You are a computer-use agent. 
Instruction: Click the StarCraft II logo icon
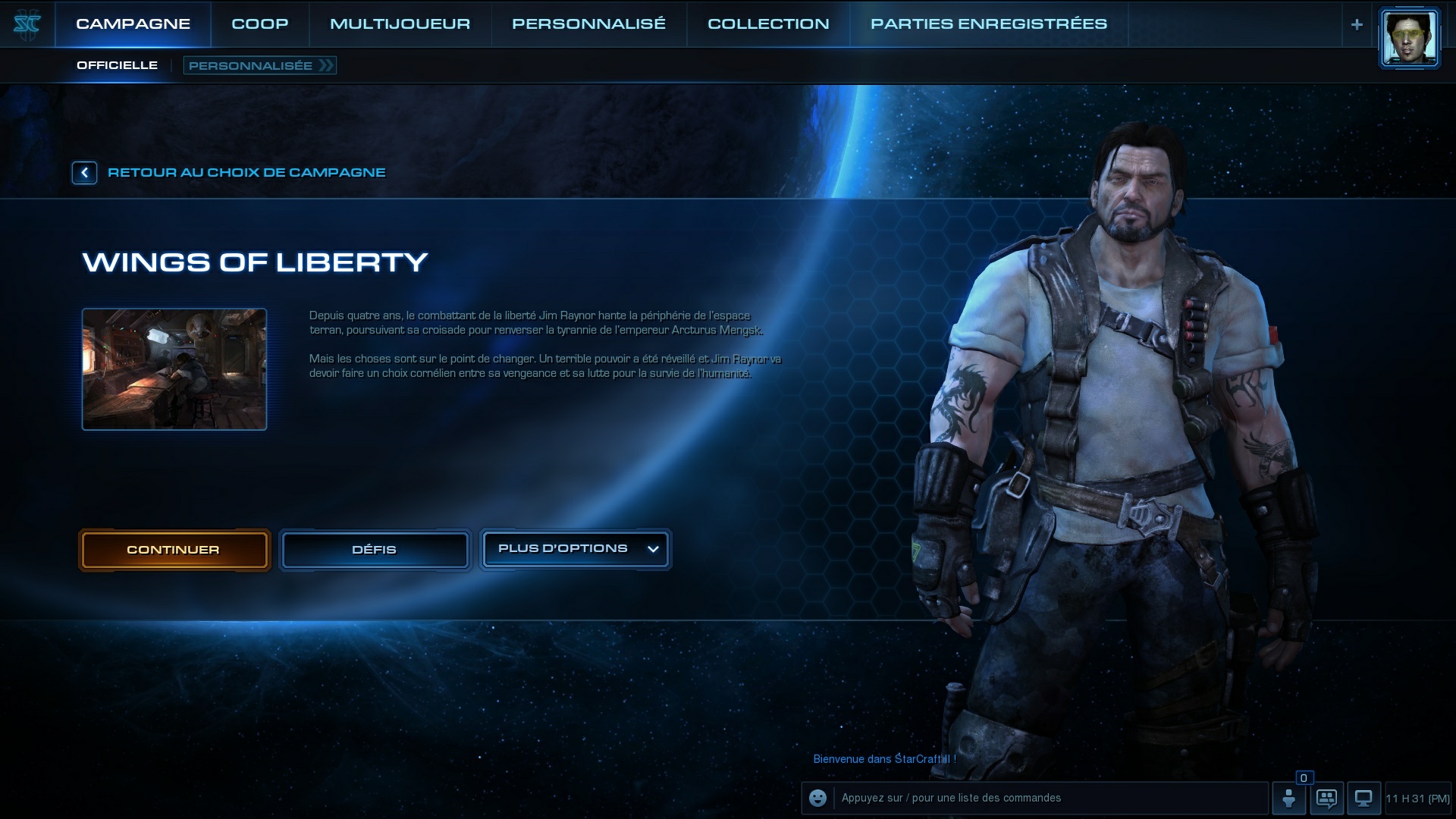(27, 24)
